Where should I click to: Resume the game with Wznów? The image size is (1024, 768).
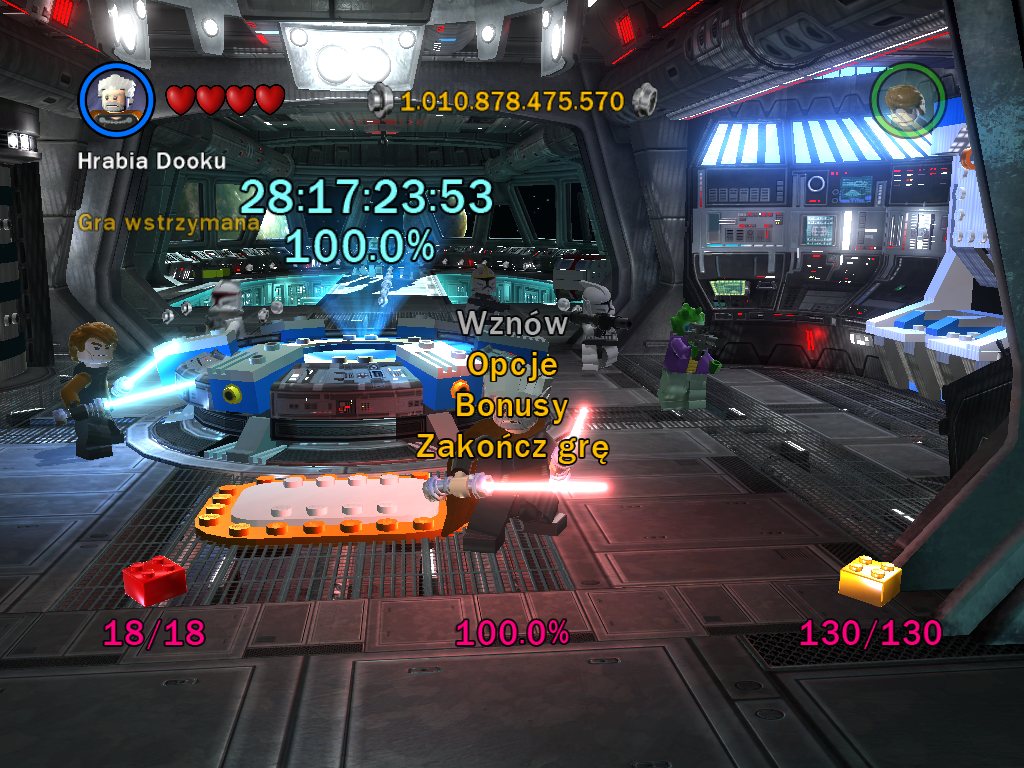point(512,324)
